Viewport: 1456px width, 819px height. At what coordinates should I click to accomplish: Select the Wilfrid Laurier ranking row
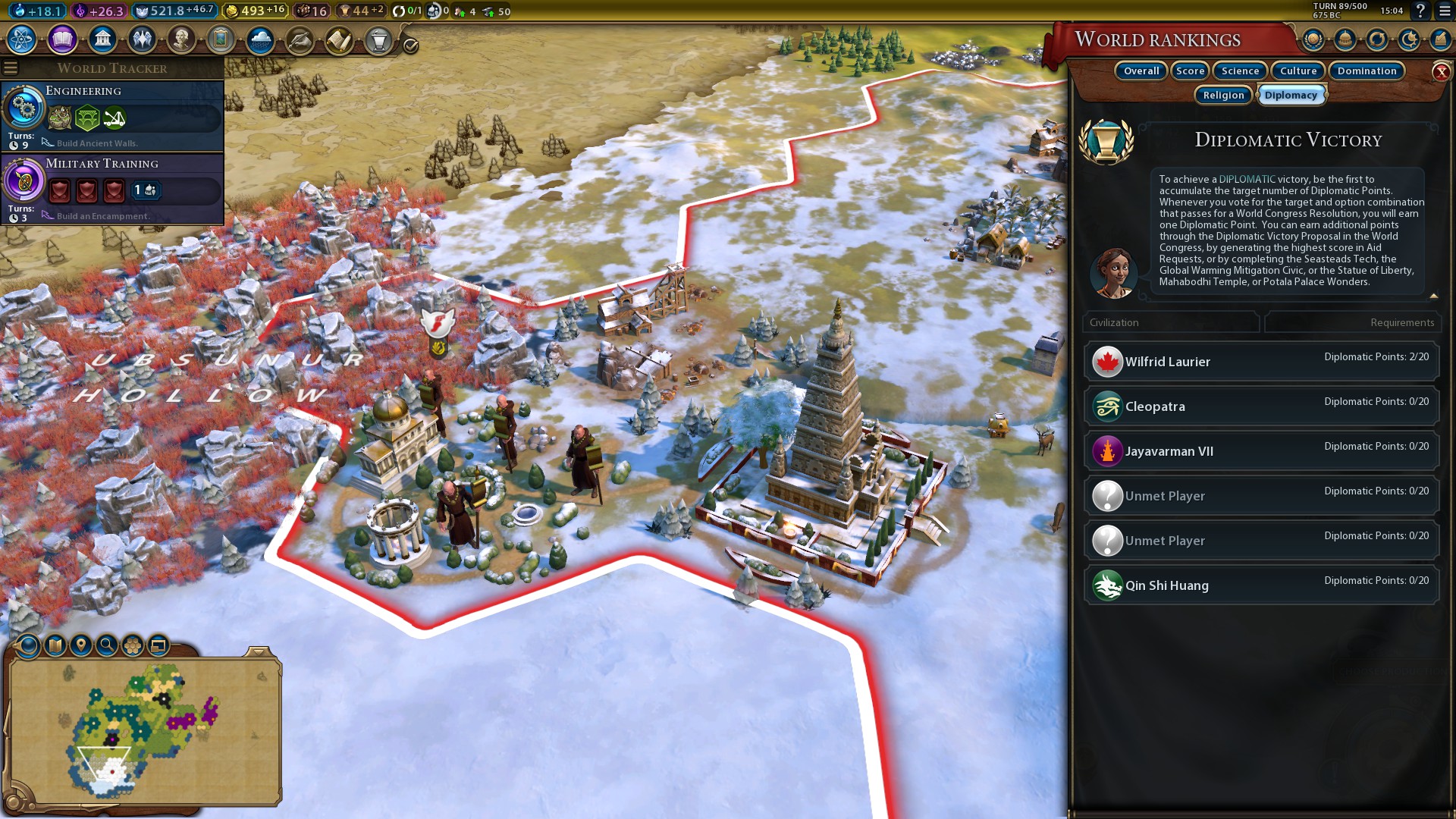1261,362
